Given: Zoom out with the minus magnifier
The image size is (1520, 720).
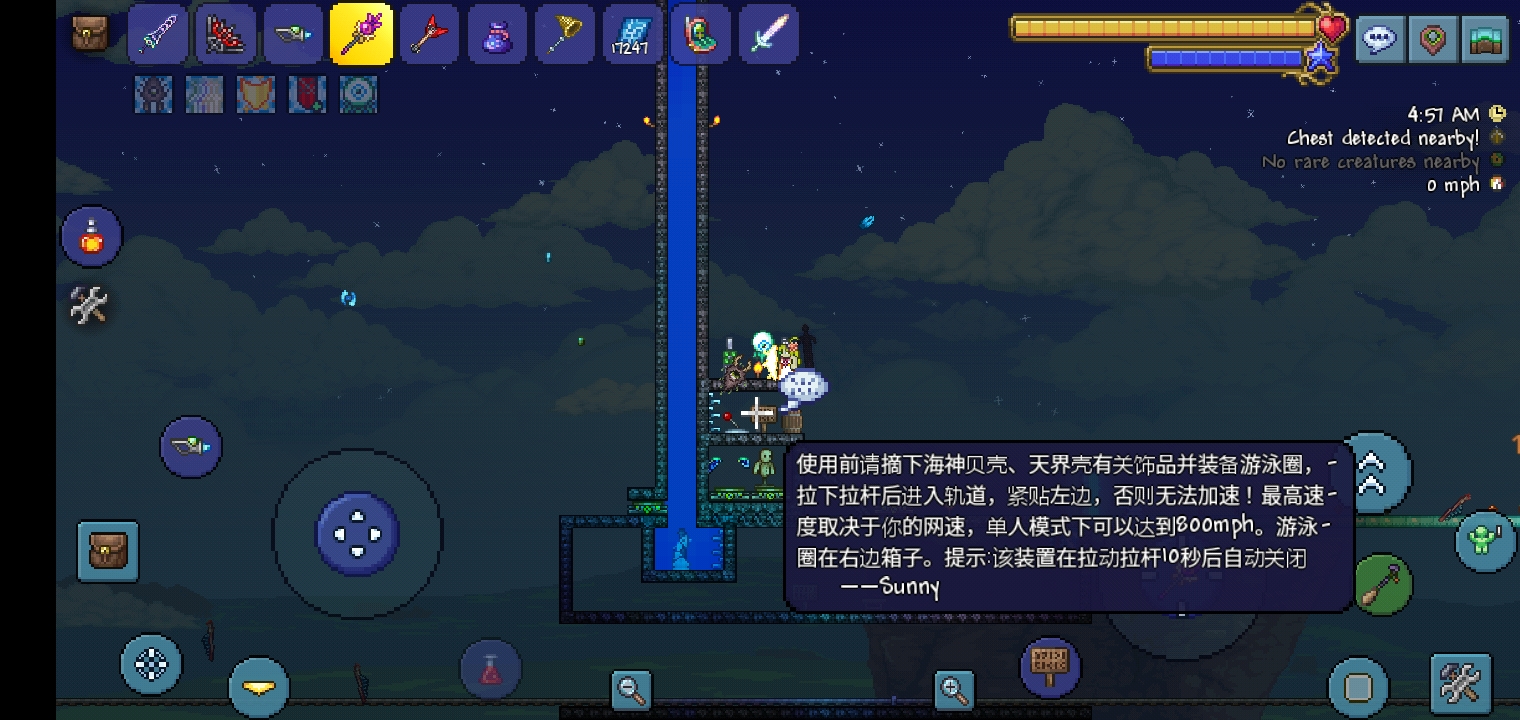Looking at the screenshot, I should pos(631,688).
